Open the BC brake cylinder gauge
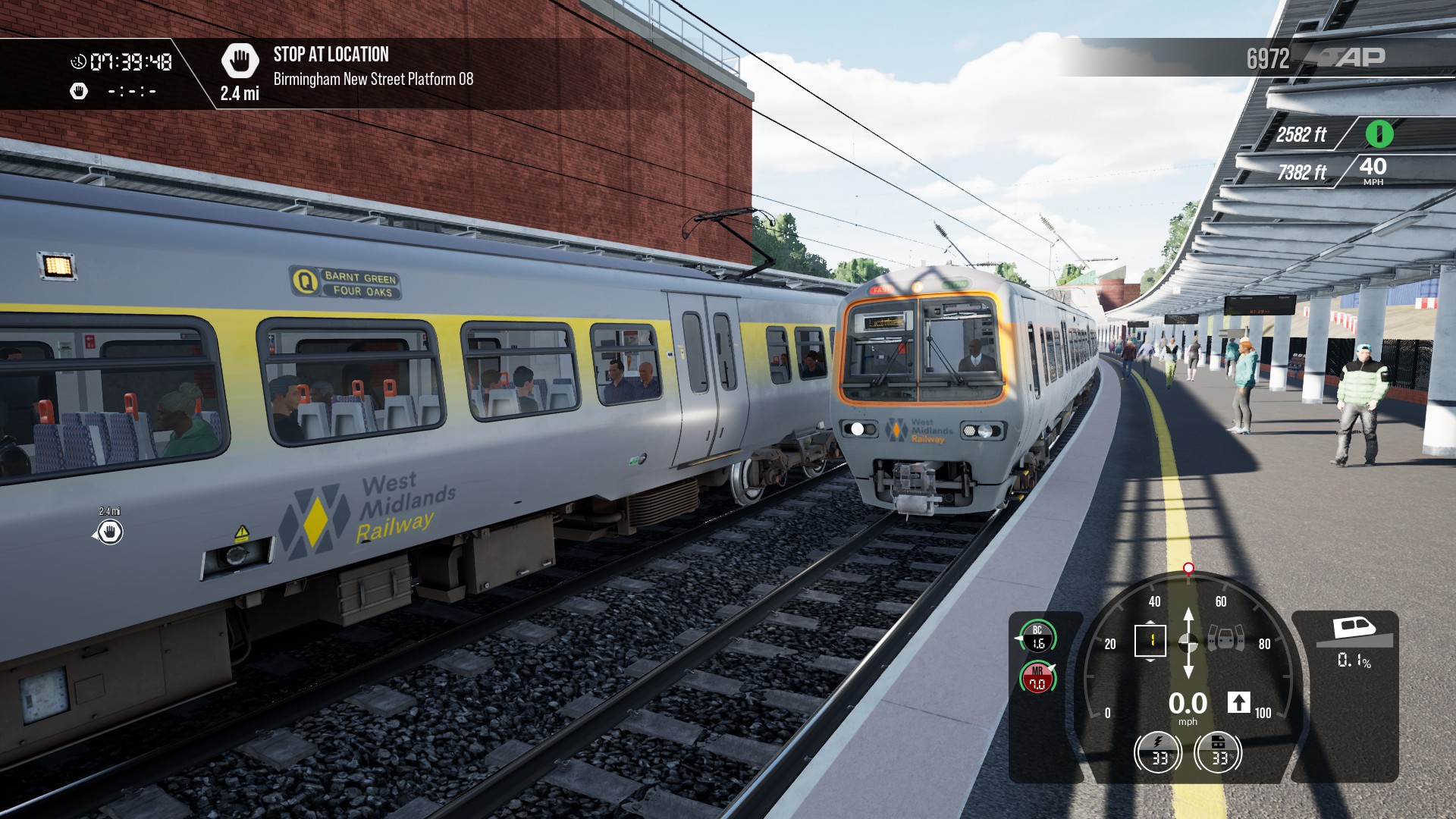Viewport: 1456px width, 819px height. (1037, 637)
